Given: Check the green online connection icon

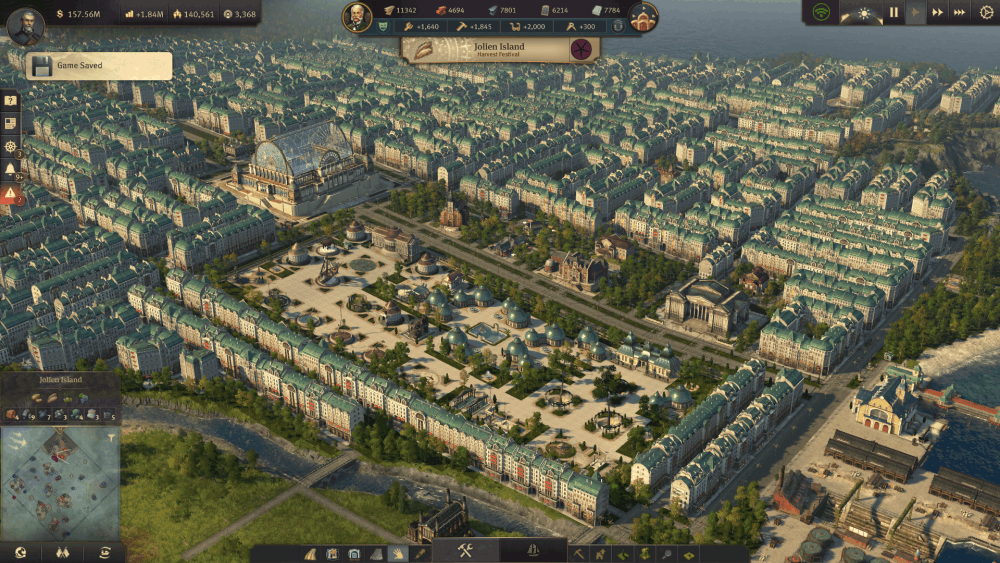Looking at the screenshot, I should 822,13.
